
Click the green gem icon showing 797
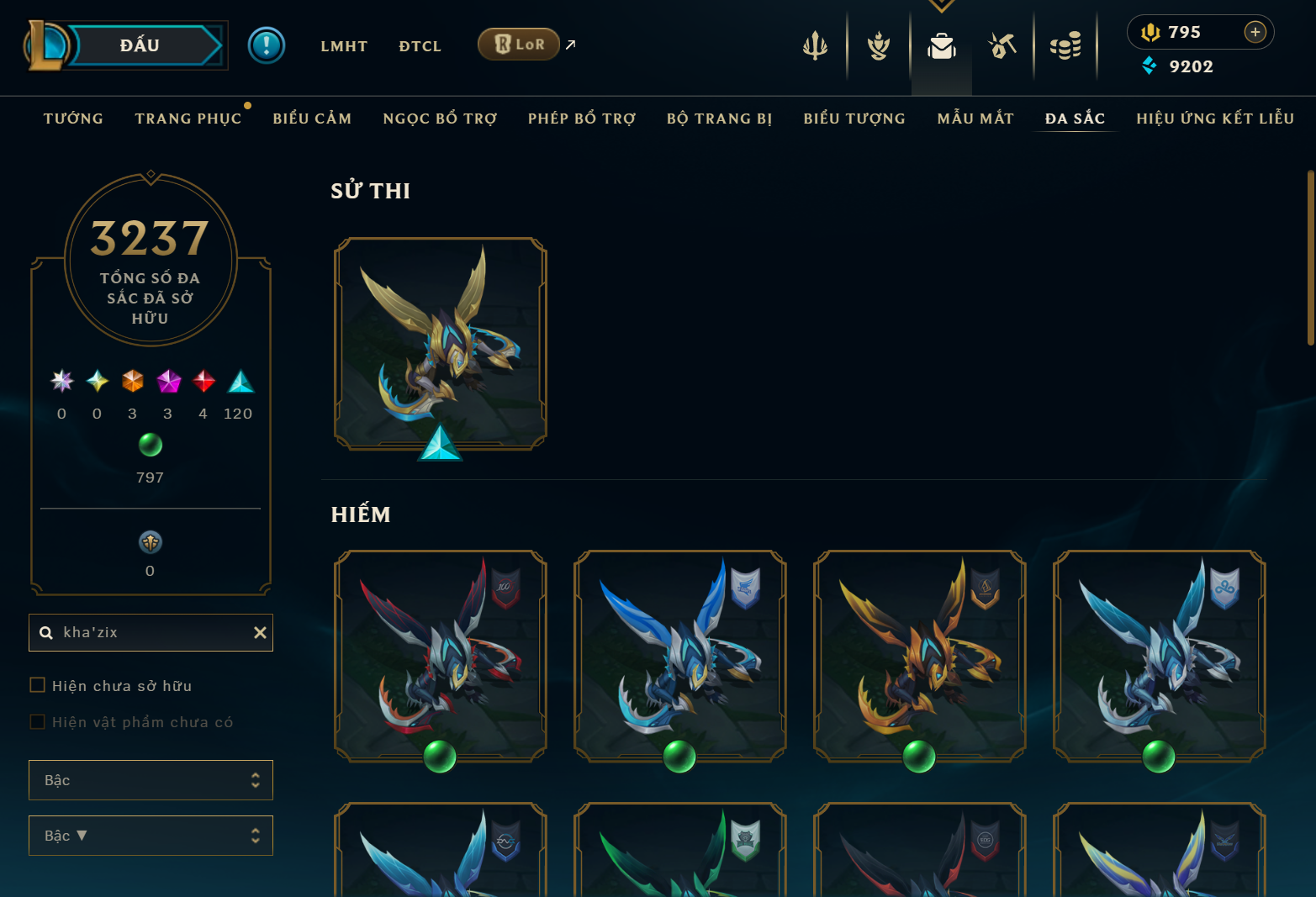(150, 446)
